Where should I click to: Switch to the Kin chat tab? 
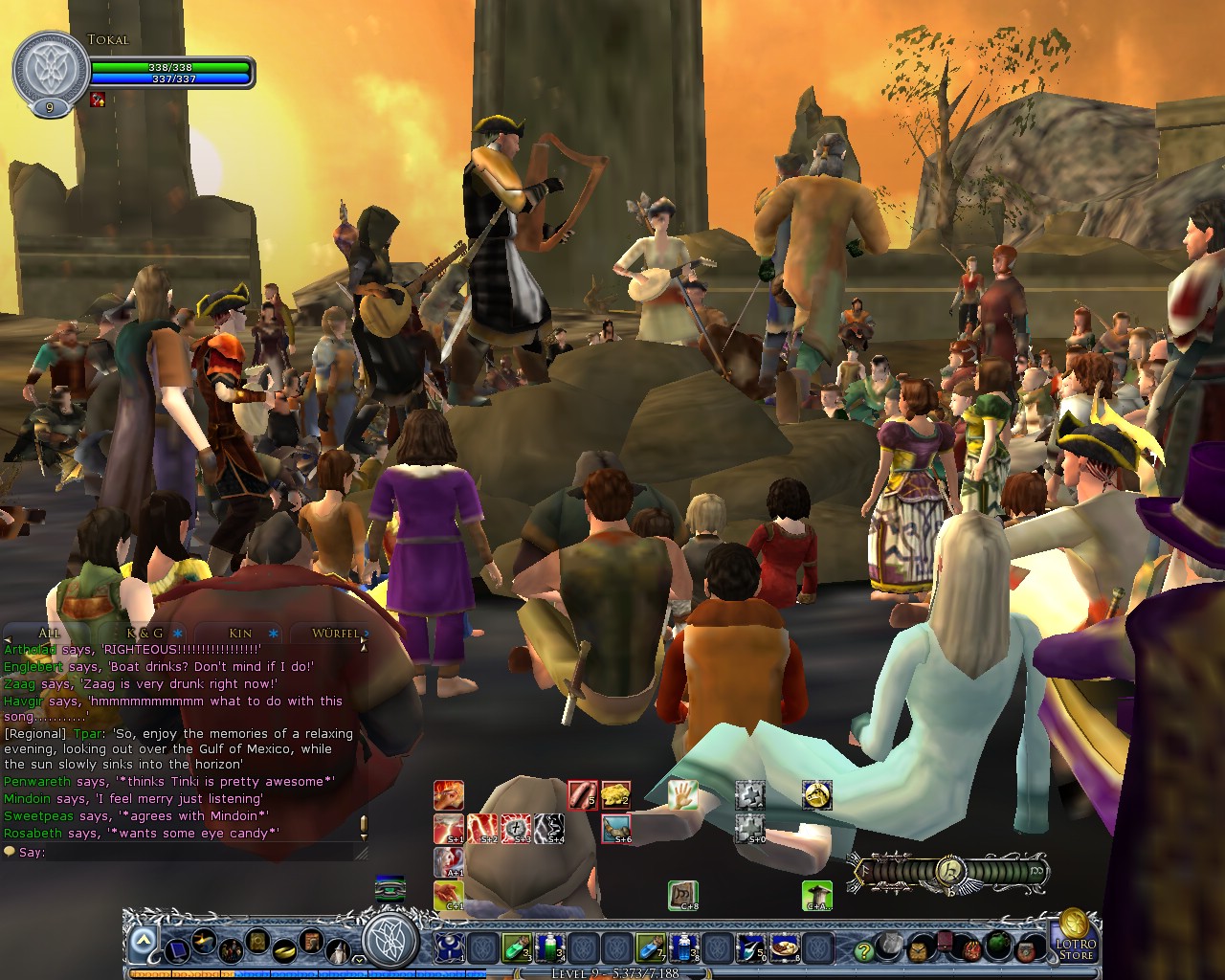(240, 633)
